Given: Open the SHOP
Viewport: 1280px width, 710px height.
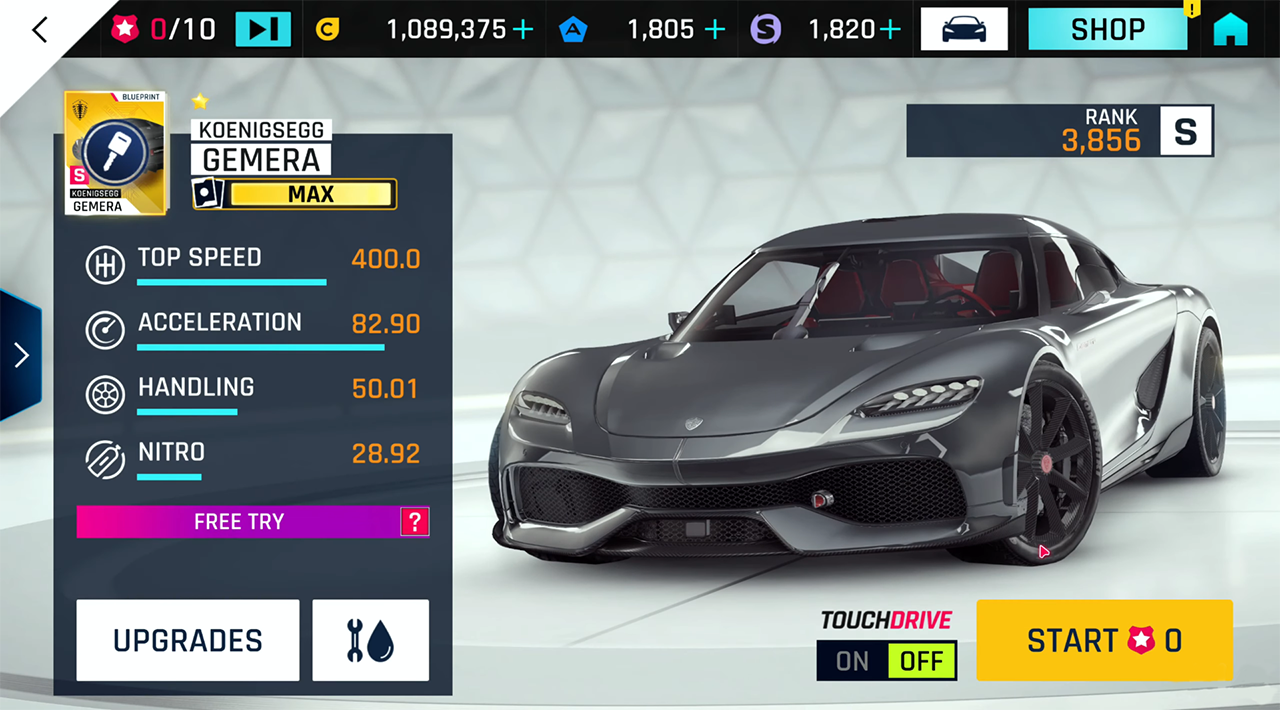Looking at the screenshot, I should click(1107, 29).
